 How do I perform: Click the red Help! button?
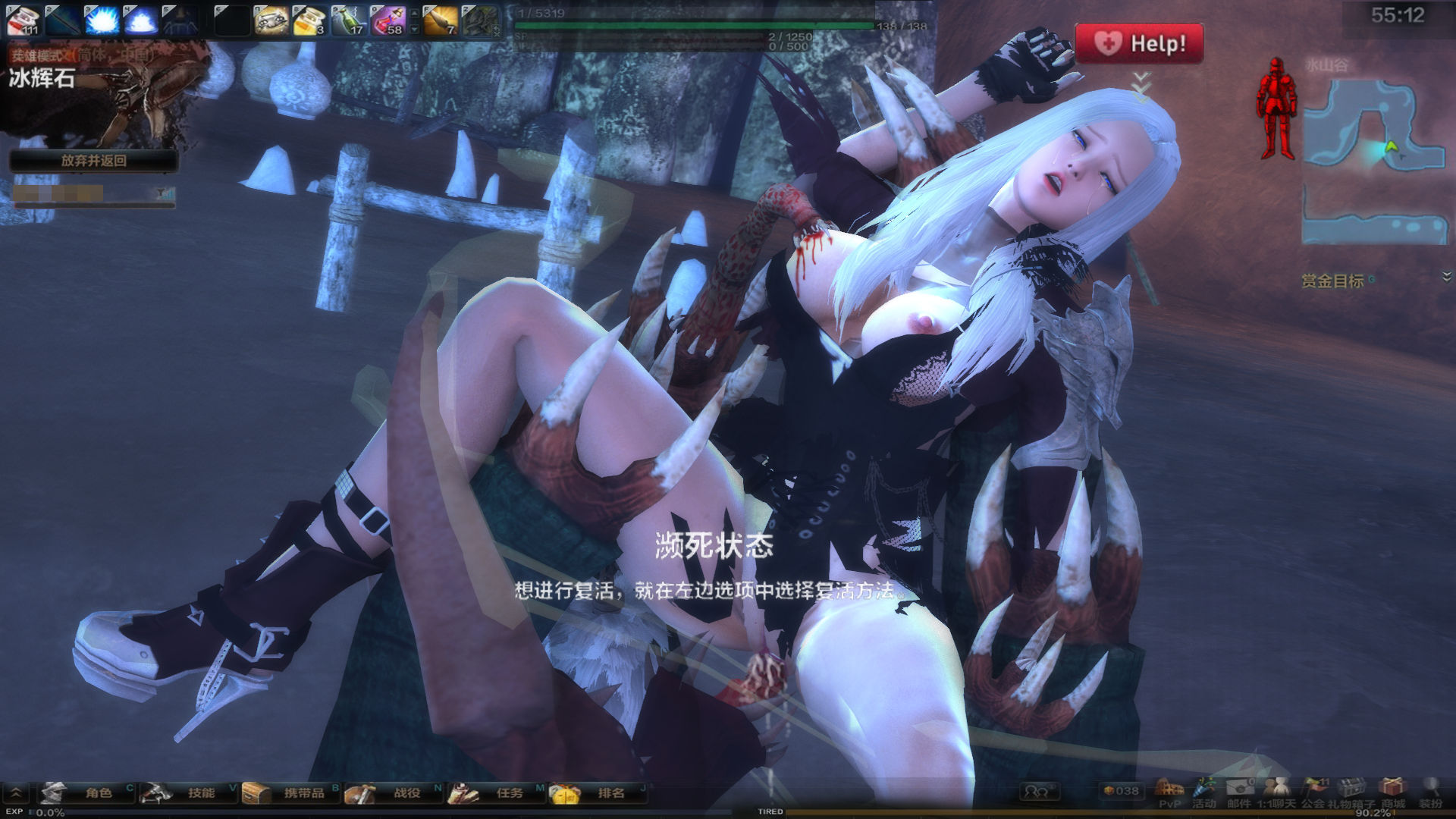[1139, 43]
